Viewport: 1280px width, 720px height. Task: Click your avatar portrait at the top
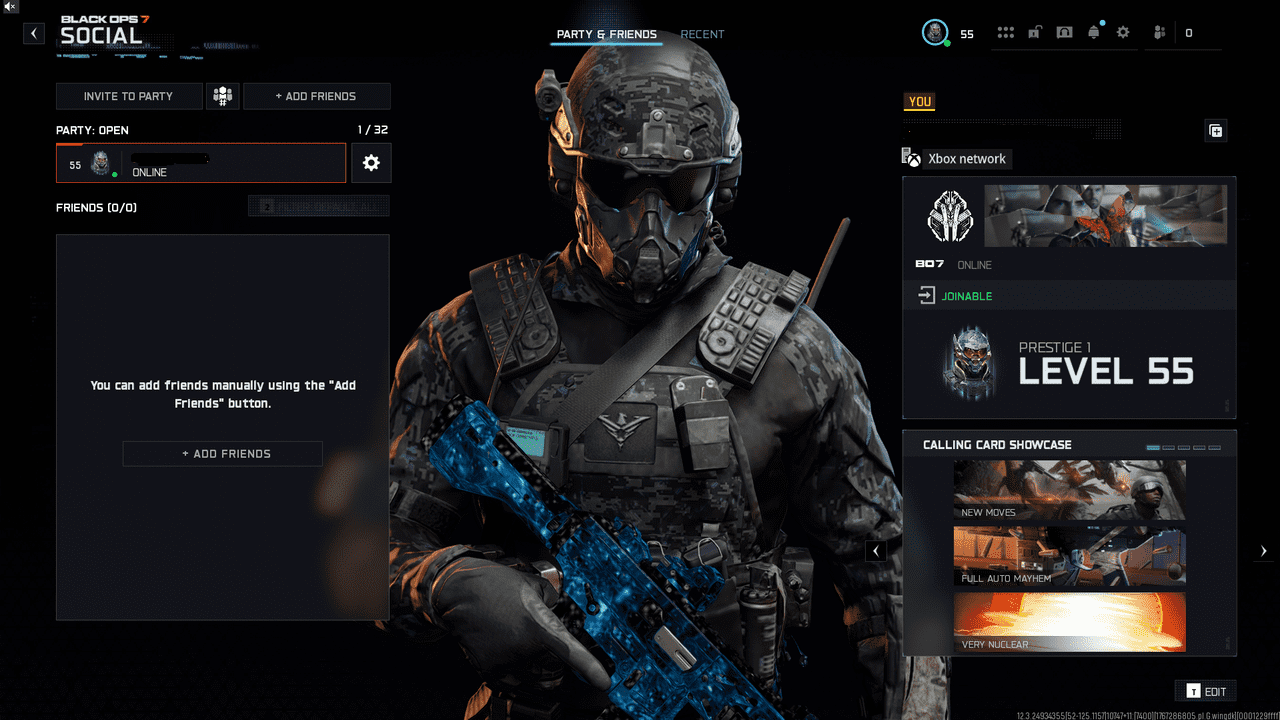pos(936,32)
